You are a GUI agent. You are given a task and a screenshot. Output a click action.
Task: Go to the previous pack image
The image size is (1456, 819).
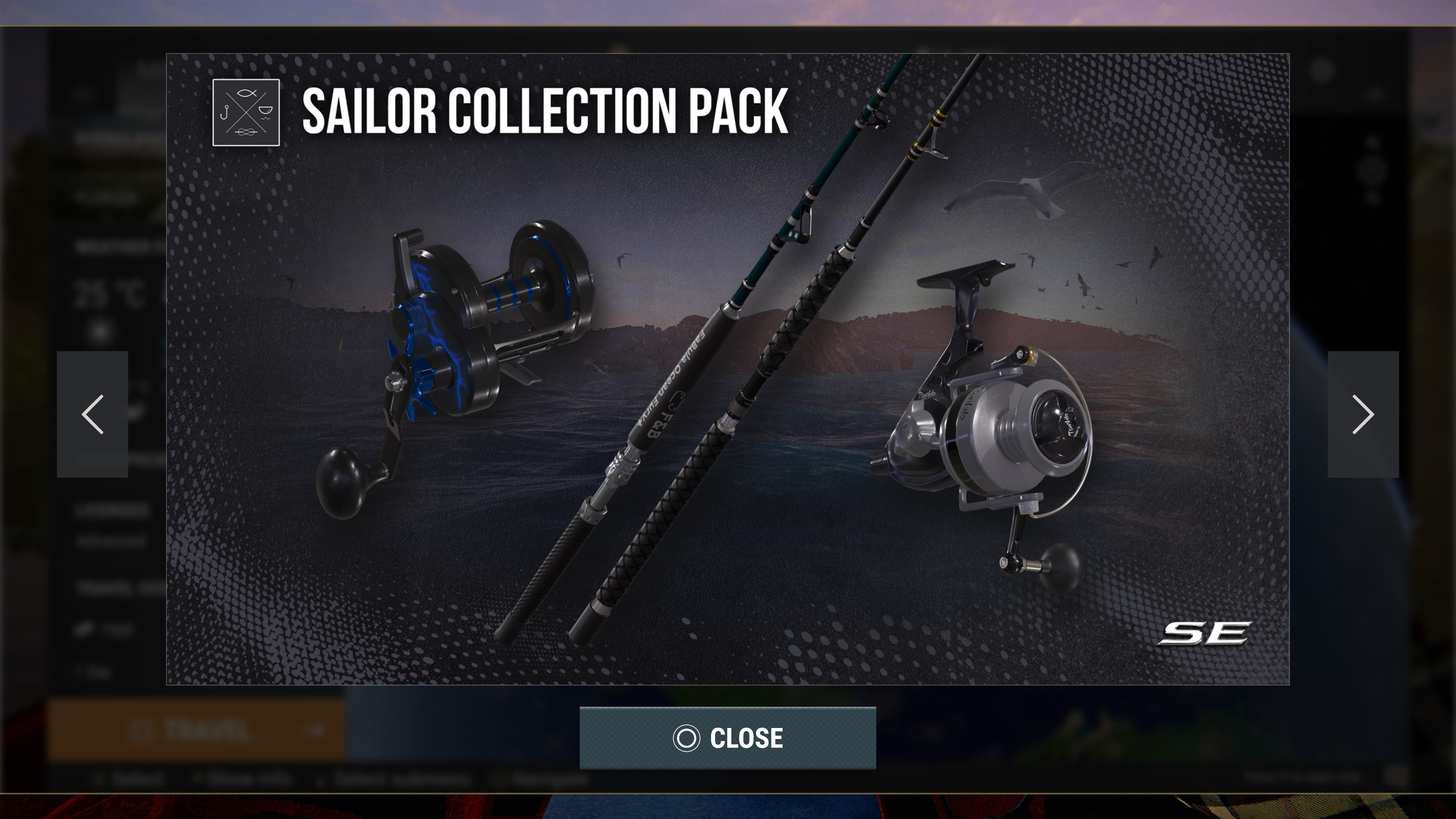[x=92, y=414]
